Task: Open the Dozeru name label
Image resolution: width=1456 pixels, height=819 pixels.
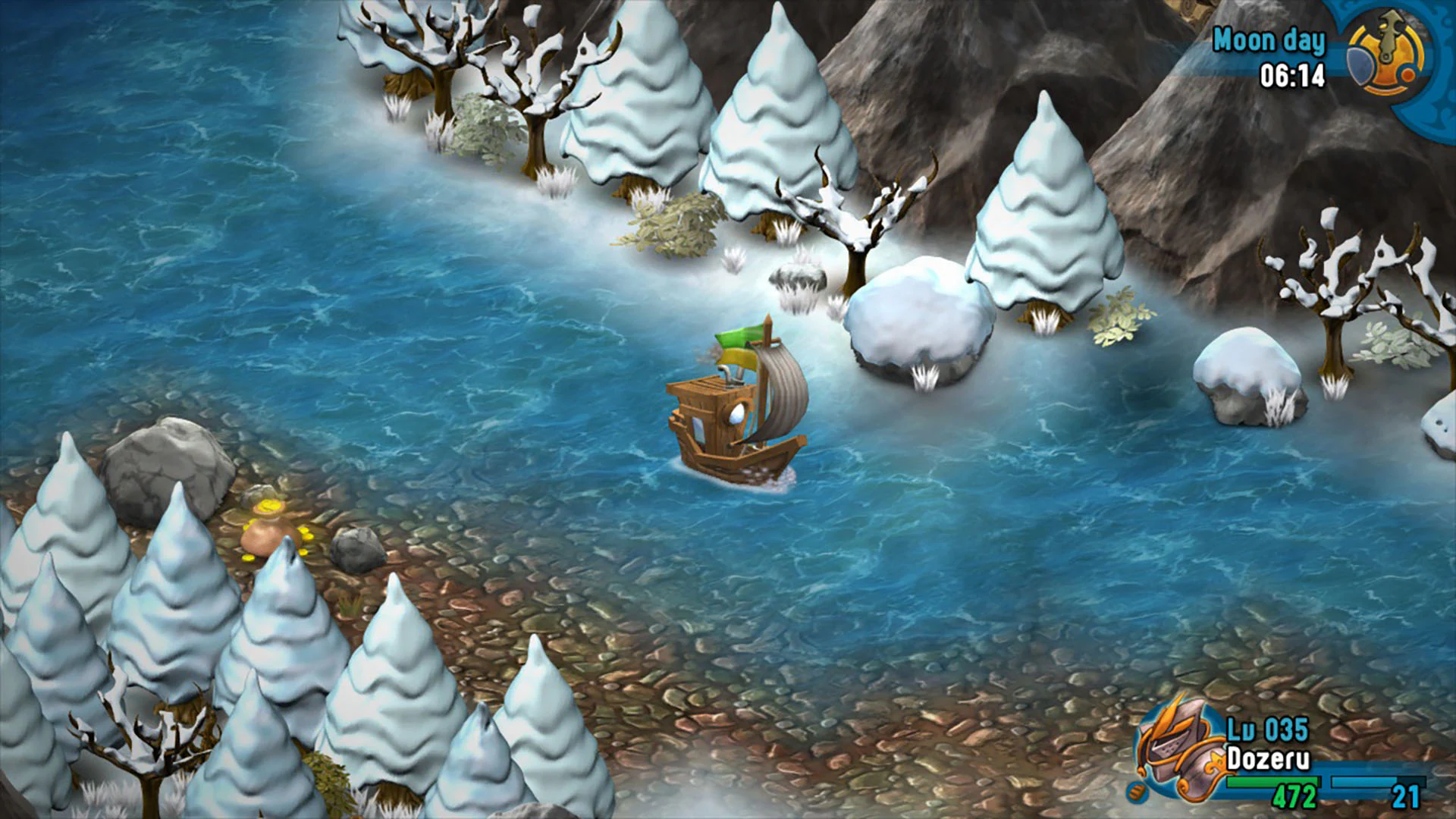Action: 1269,757
